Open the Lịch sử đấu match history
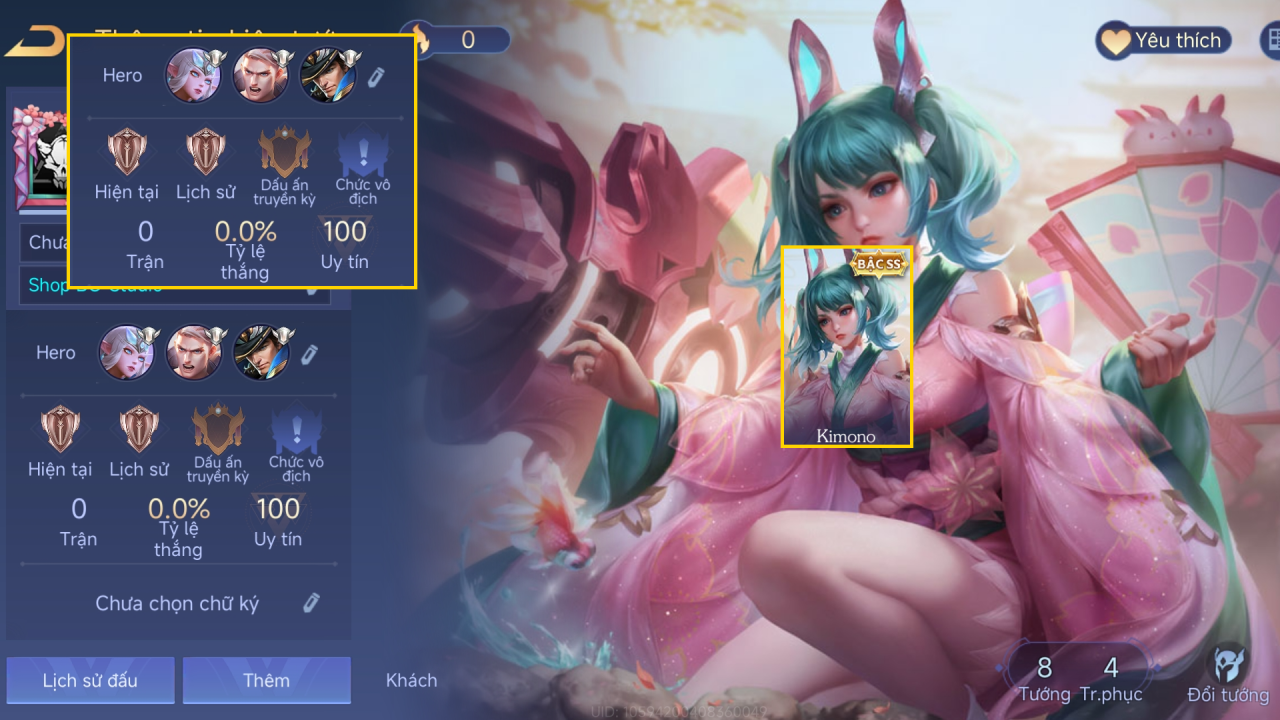The width and height of the screenshot is (1280, 720). (90, 680)
